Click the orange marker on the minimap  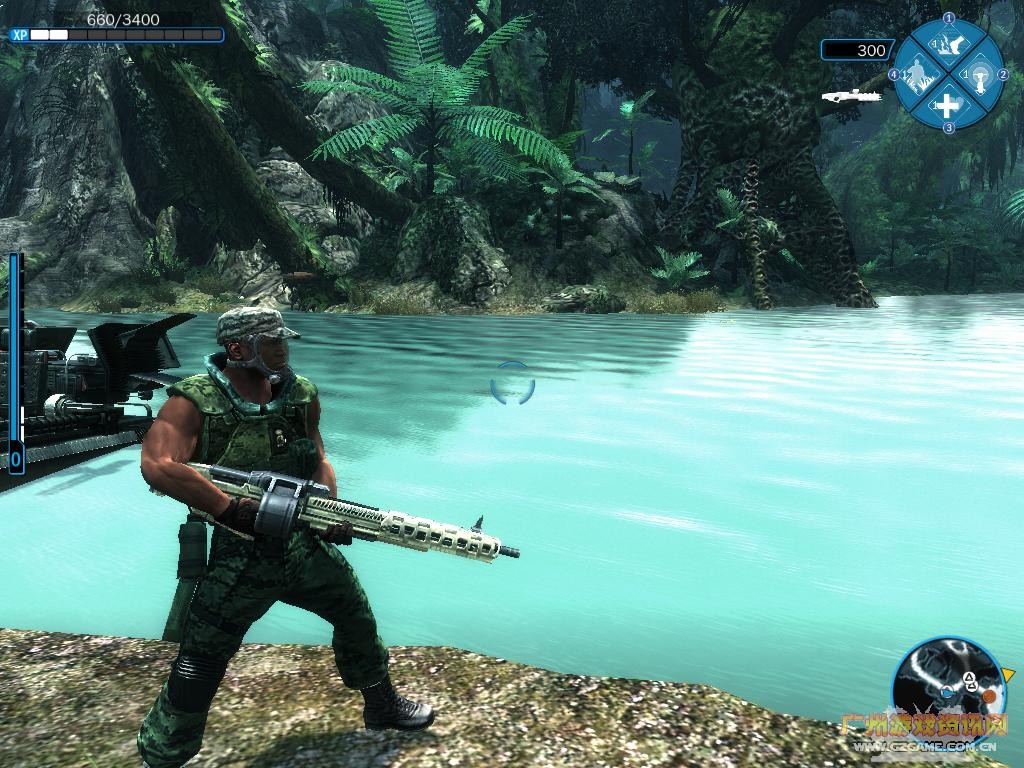[x=987, y=694]
